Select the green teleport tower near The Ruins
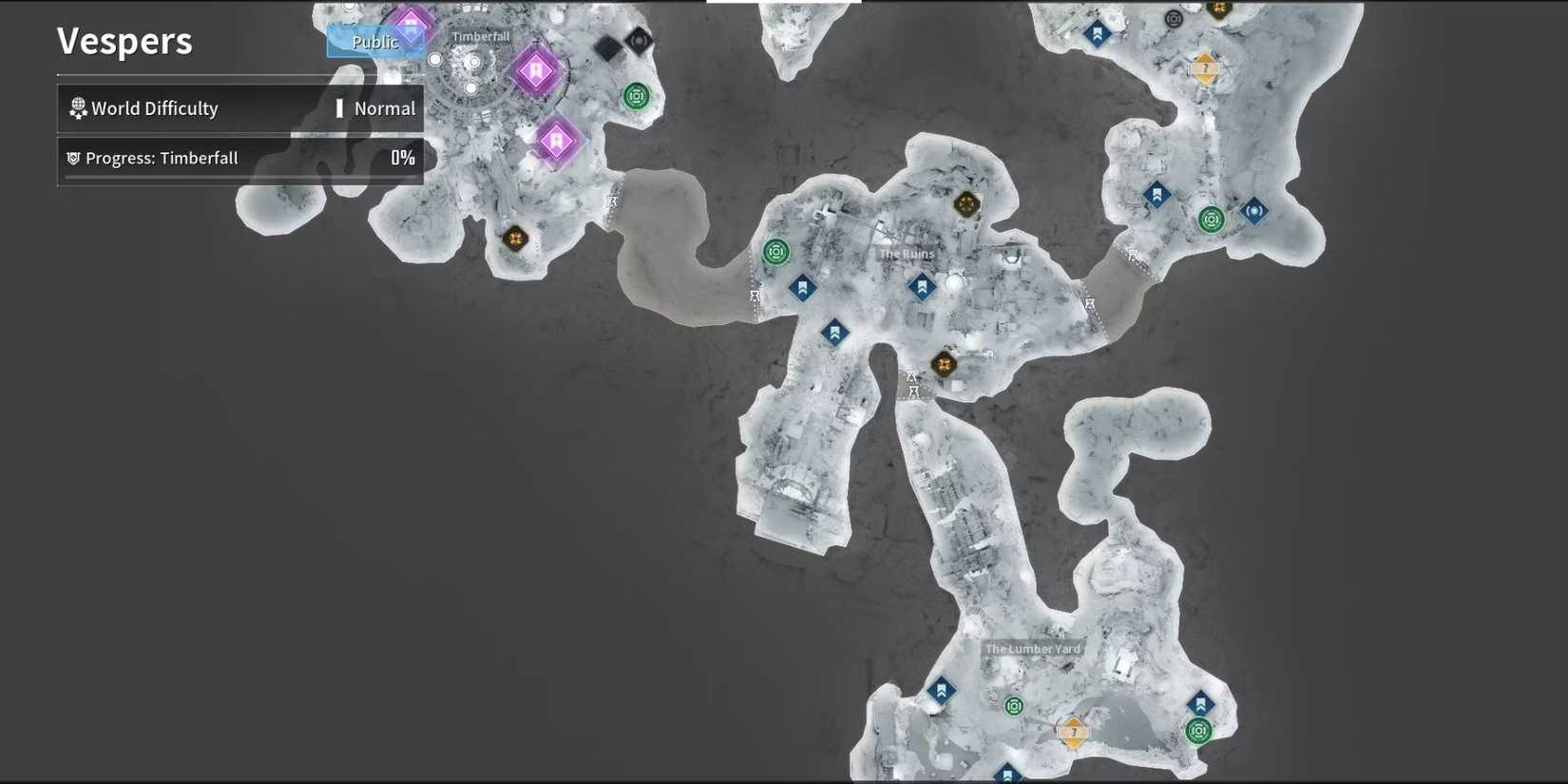 (x=776, y=251)
